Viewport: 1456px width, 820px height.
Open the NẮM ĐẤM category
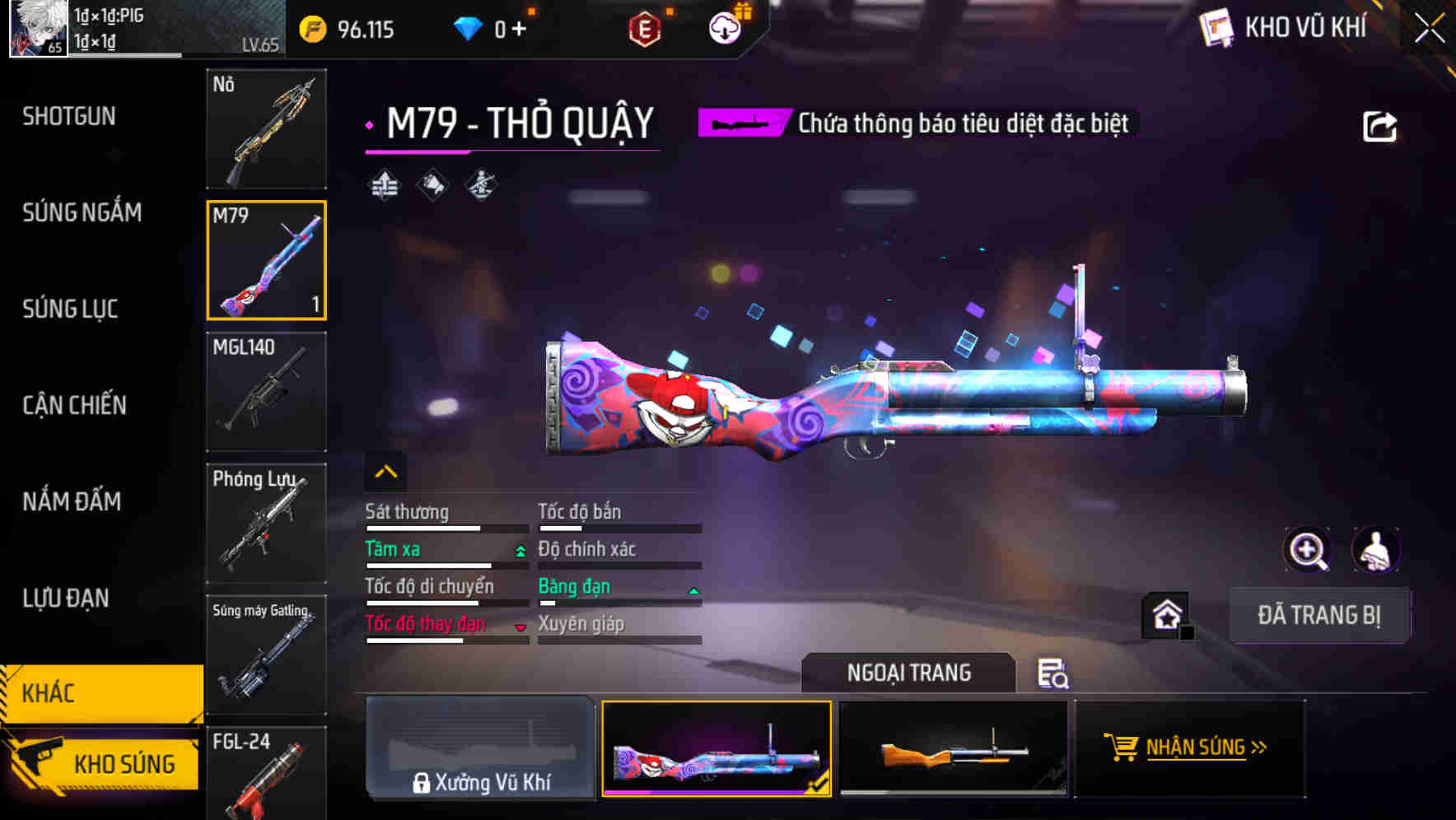72,501
